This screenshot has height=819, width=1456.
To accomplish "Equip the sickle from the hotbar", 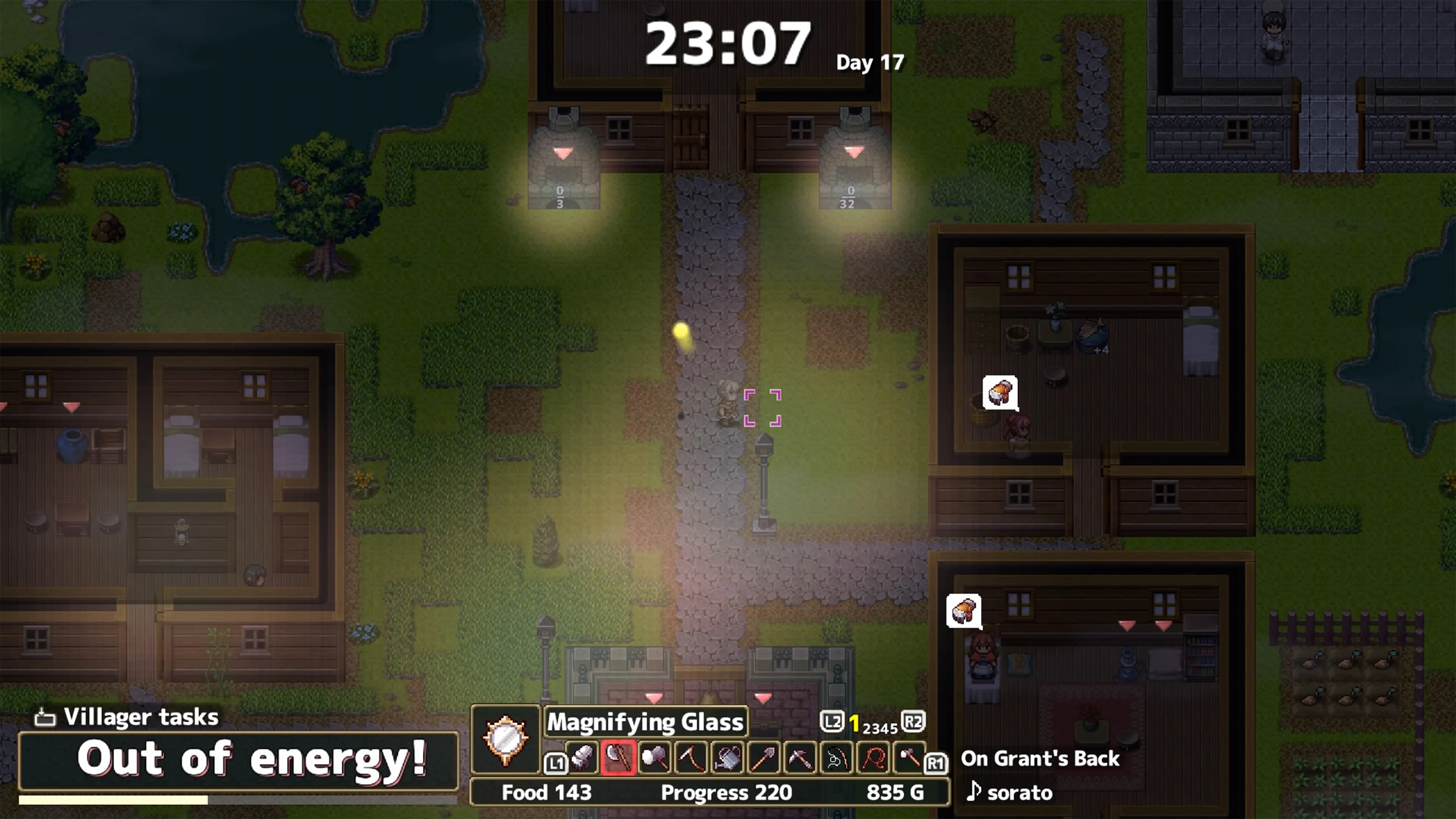I will pos(691,758).
